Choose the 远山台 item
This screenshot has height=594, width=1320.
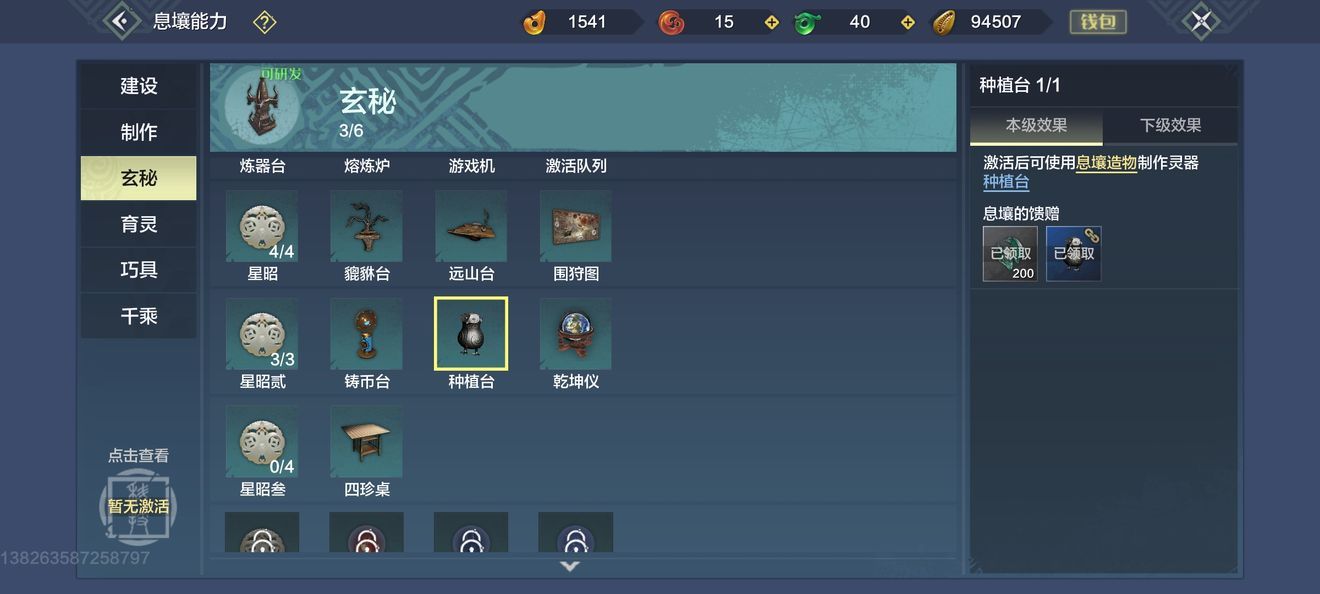471,226
